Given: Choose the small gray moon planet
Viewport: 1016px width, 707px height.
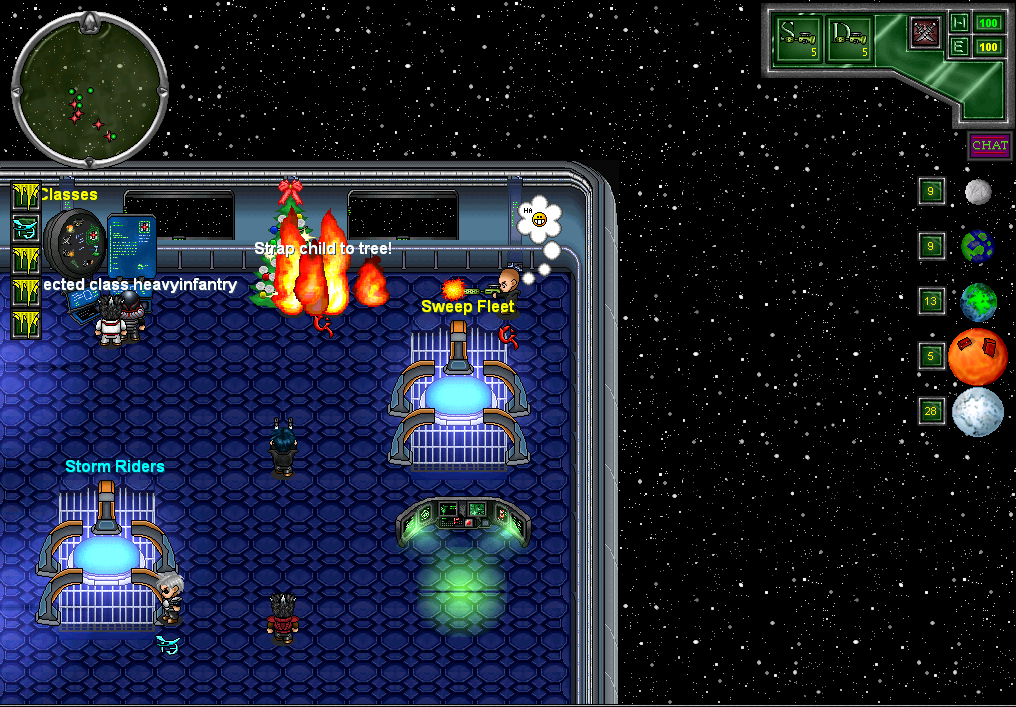Looking at the screenshot, I should (978, 192).
